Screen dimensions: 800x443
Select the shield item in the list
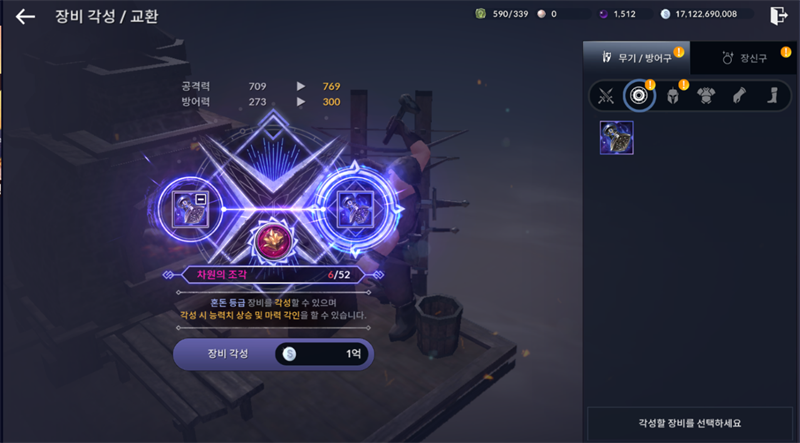pyautogui.click(x=616, y=138)
